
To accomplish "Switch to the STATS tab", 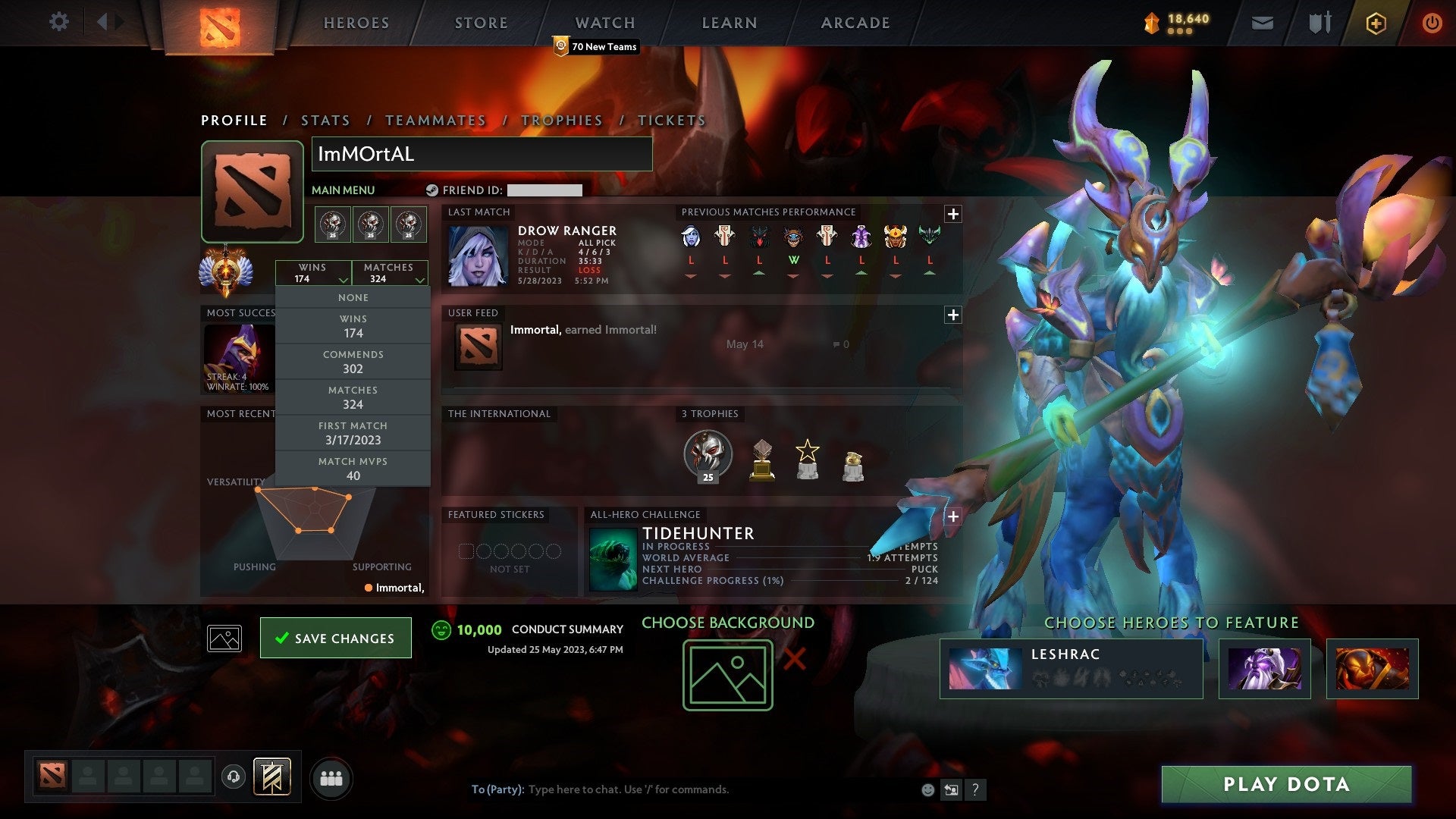I will coord(325,120).
